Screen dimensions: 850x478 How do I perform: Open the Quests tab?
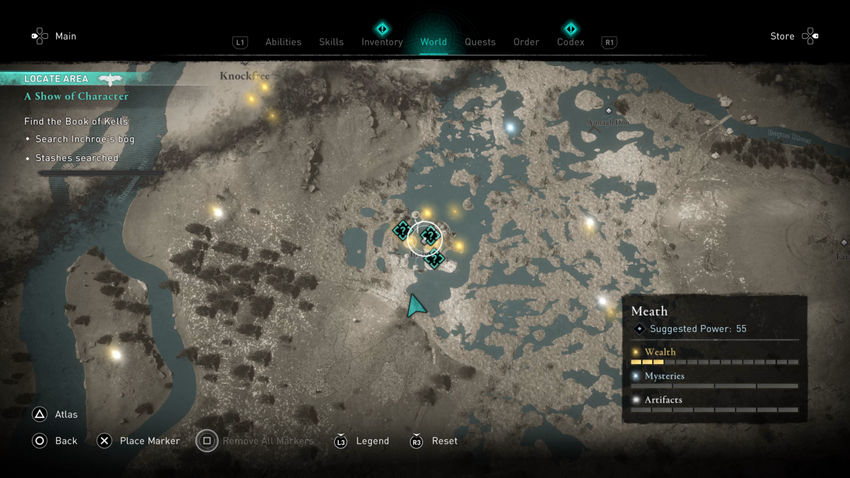click(480, 42)
